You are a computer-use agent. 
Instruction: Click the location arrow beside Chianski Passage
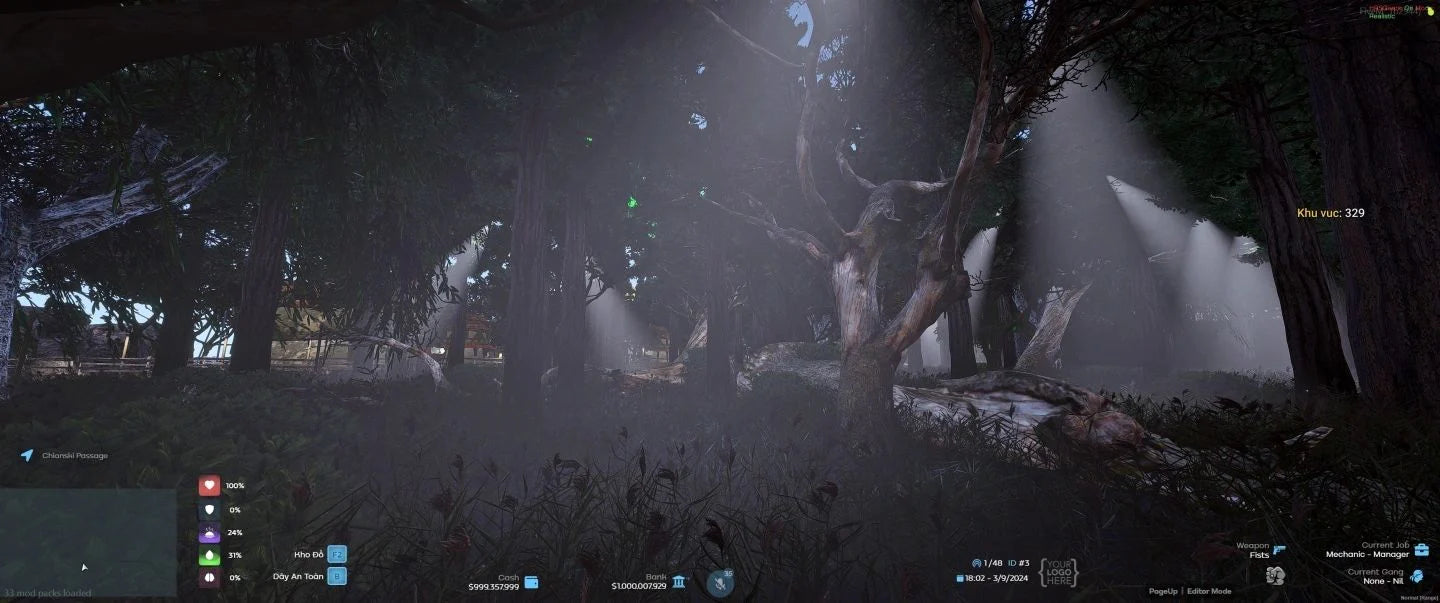(27, 456)
